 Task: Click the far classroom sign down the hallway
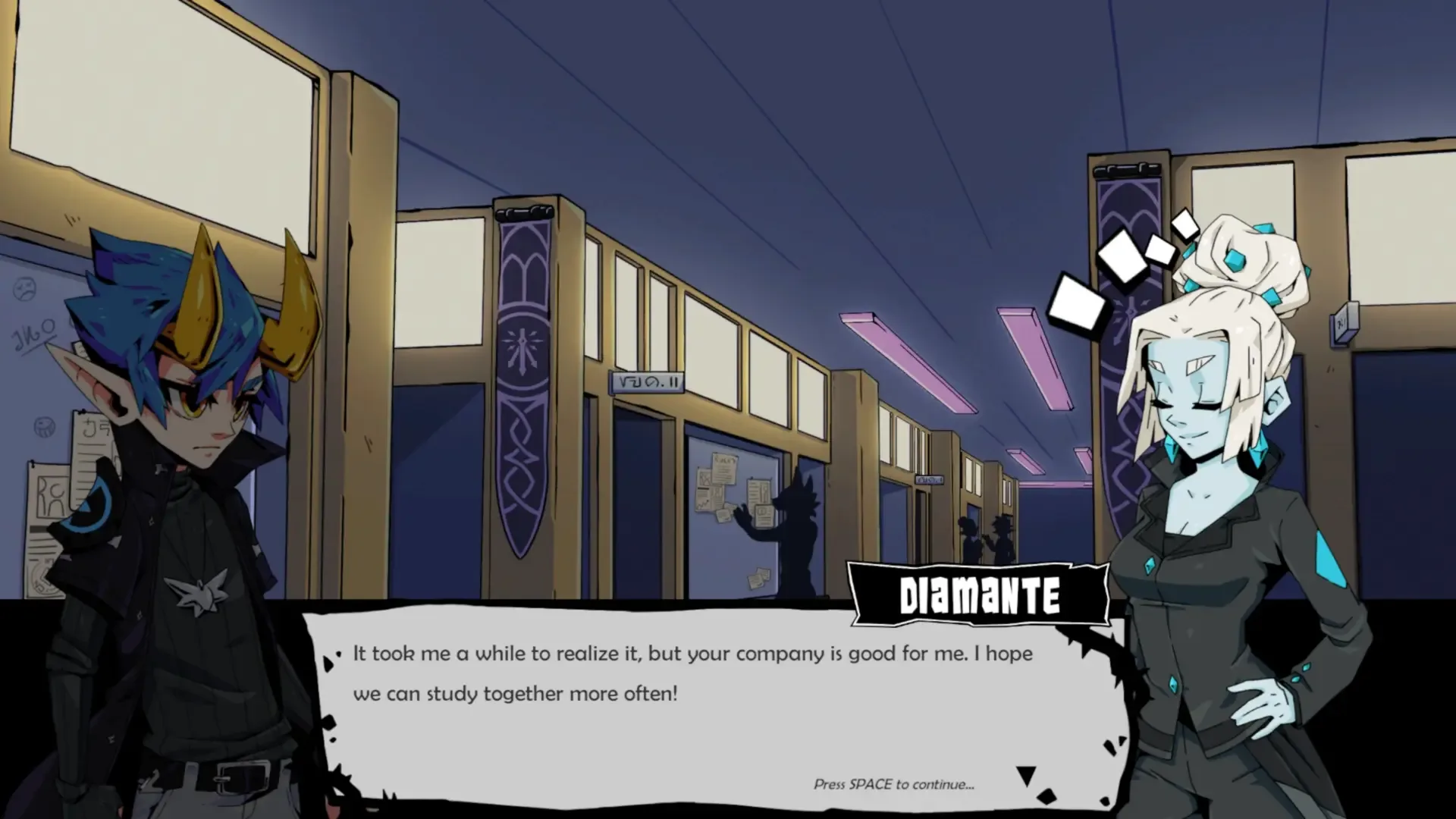930,479
